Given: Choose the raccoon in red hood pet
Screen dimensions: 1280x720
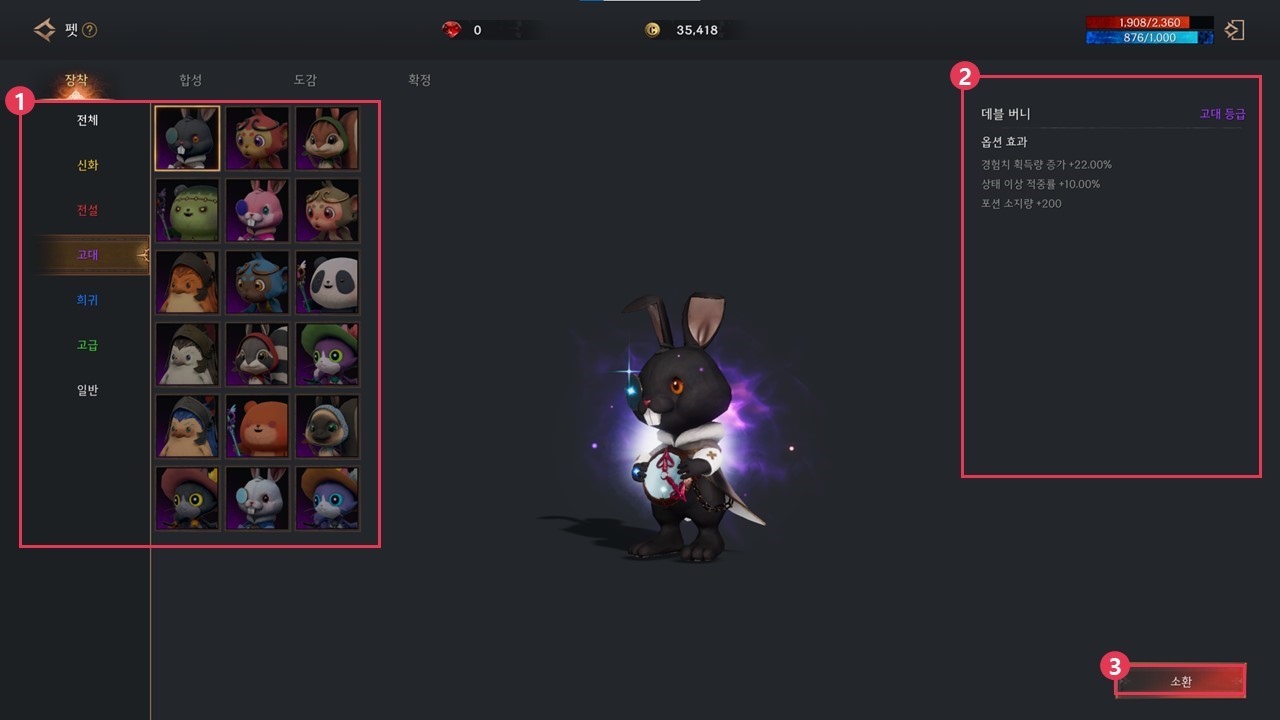Looking at the screenshot, I should click(257, 354).
